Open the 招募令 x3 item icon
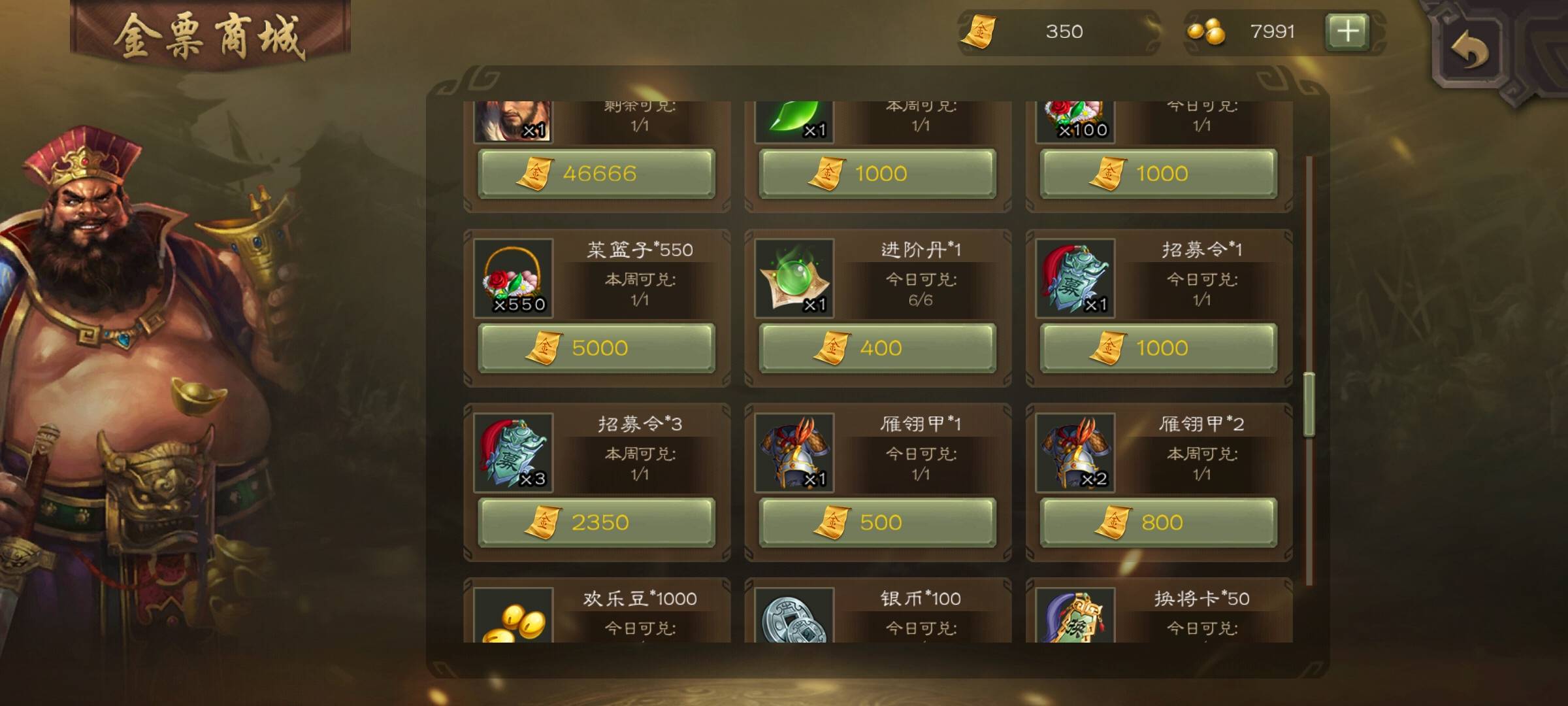The height and width of the screenshot is (706, 1568). click(514, 452)
